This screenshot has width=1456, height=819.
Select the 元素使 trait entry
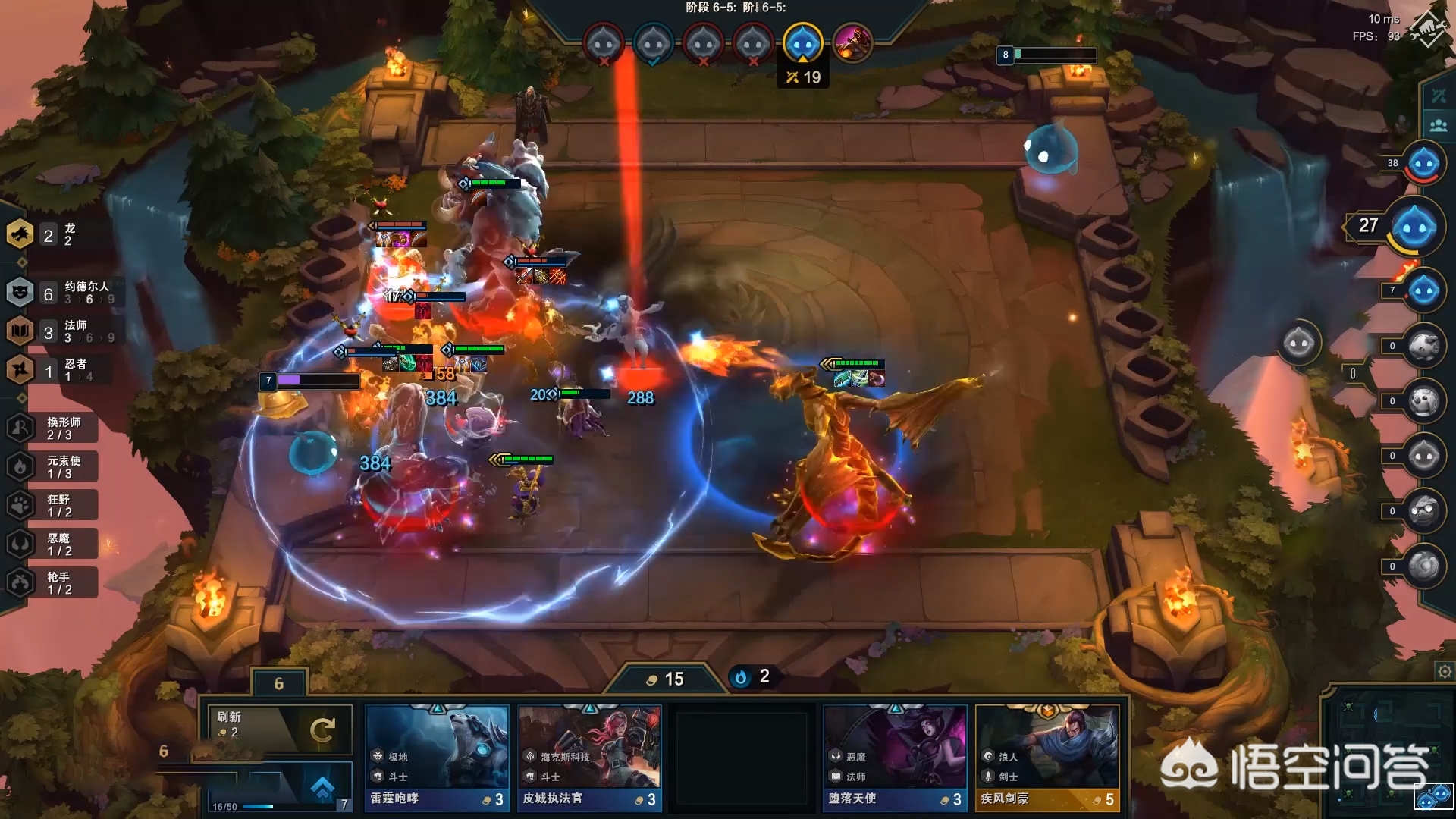(x=53, y=467)
